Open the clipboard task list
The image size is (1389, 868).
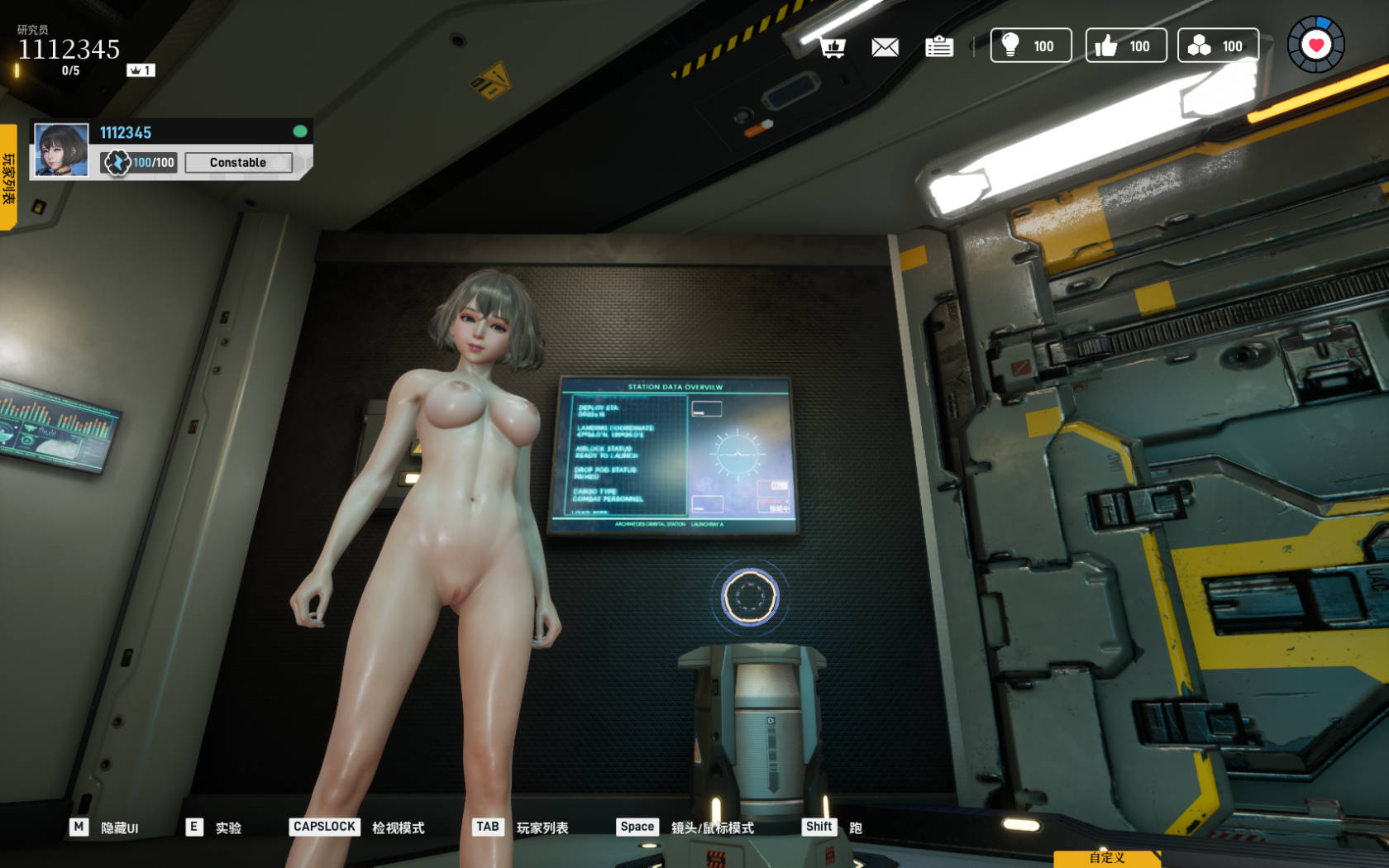[940, 47]
